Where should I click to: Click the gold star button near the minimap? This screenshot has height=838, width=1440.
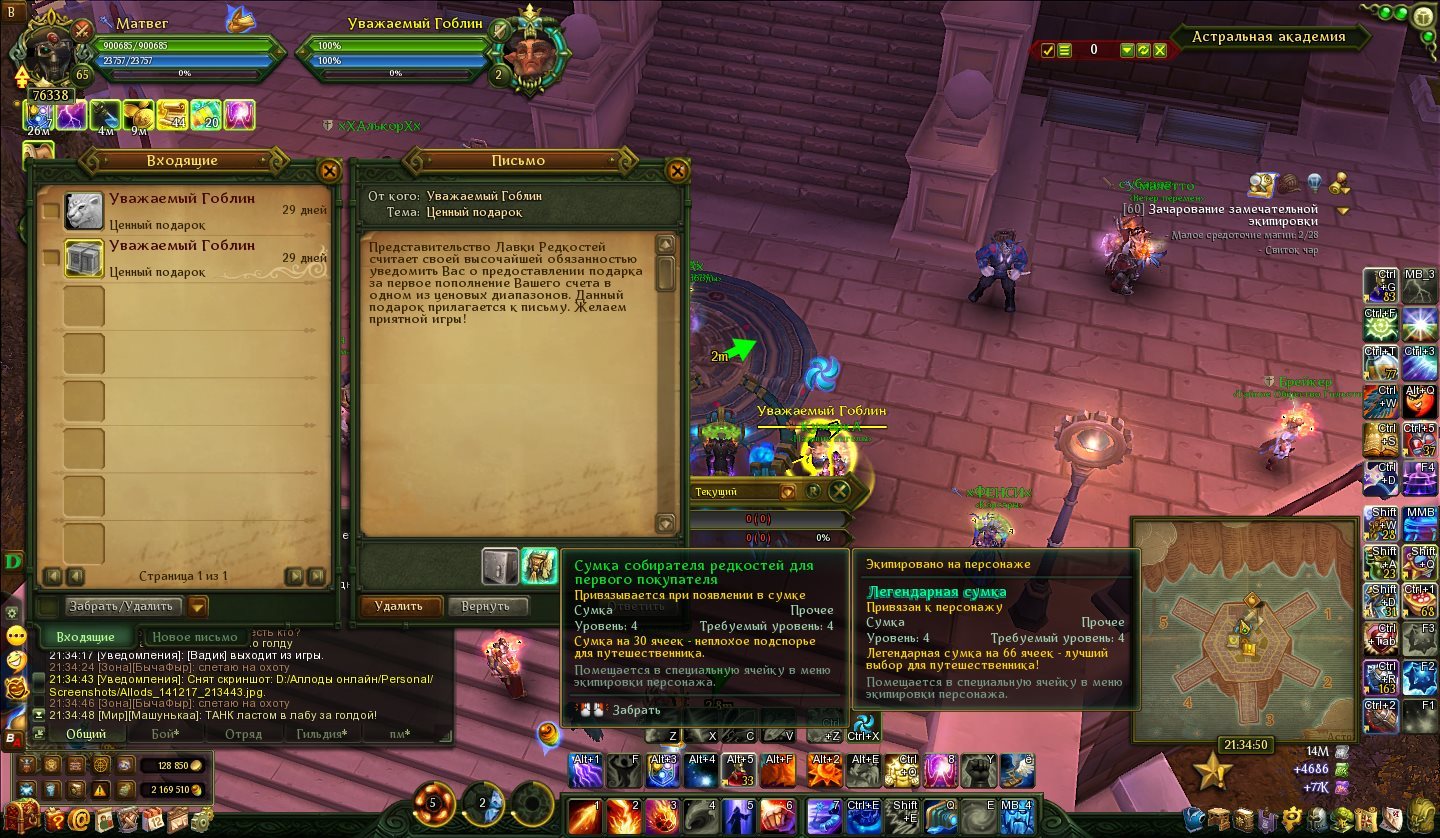(x=1212, y=771)
